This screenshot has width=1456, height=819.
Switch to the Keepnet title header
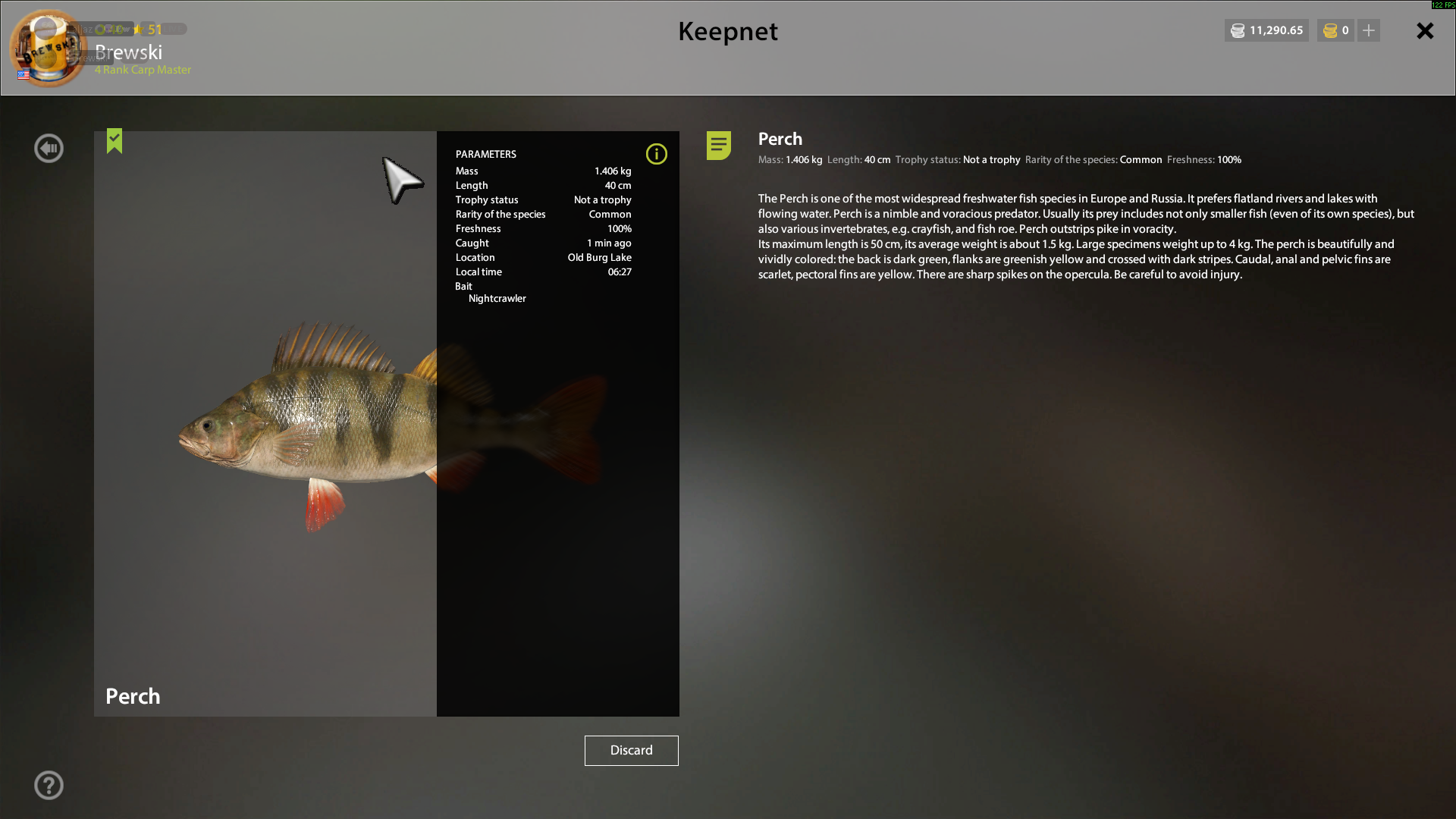pyautogui.click(x=727, y=32)
